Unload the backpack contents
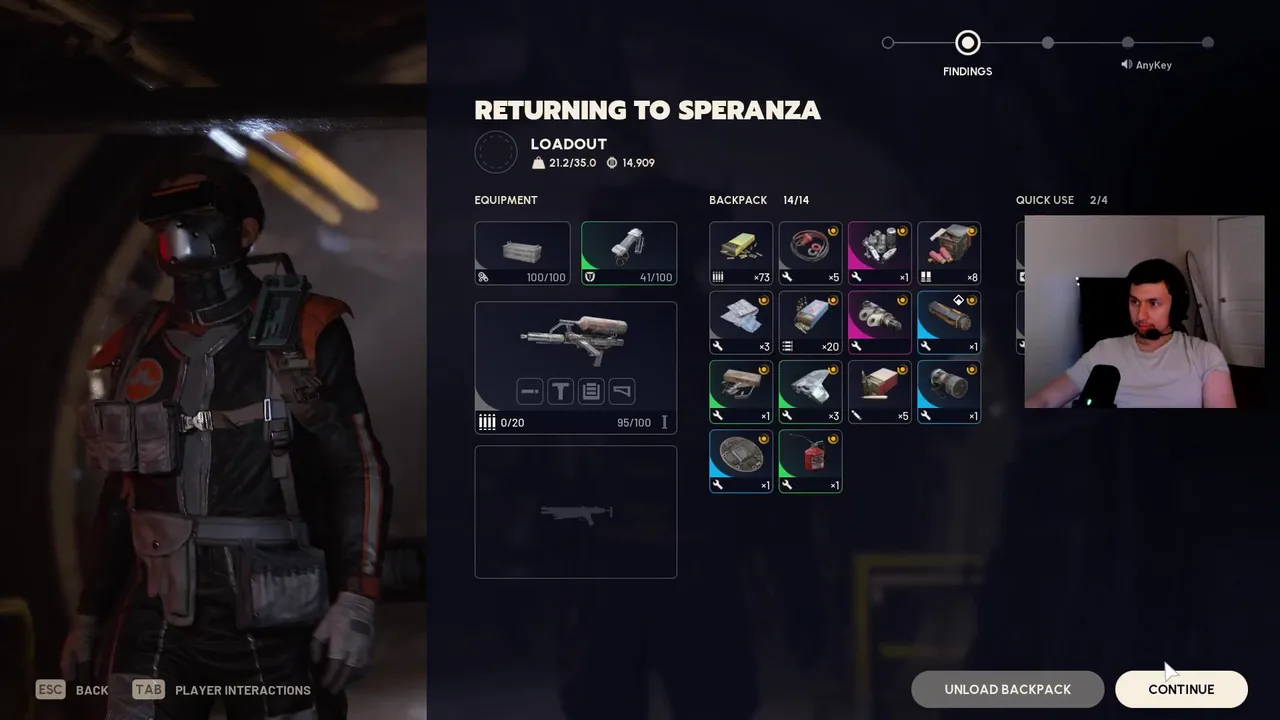The image size is (1280, 720). pyautogui.click(x=1007, y=689)
